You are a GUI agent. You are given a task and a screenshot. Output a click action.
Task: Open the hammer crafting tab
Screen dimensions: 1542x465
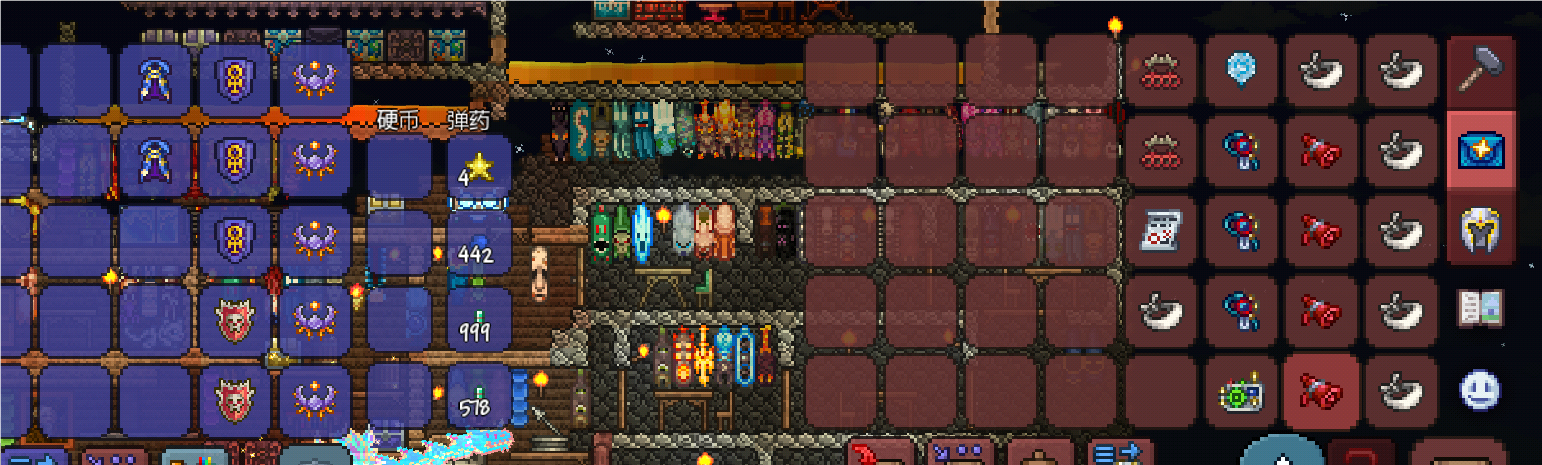point(1481,70)
